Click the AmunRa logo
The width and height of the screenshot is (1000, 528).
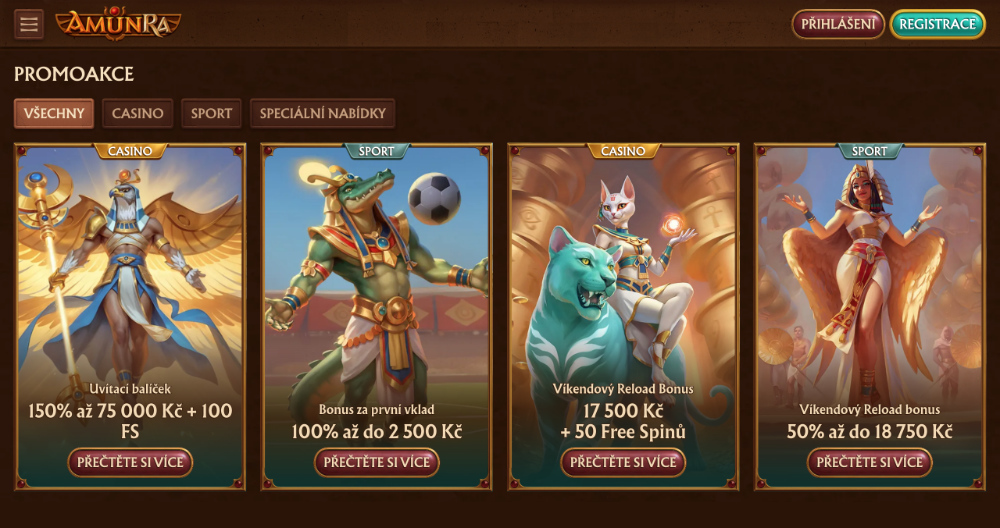[x=118, y=24]
